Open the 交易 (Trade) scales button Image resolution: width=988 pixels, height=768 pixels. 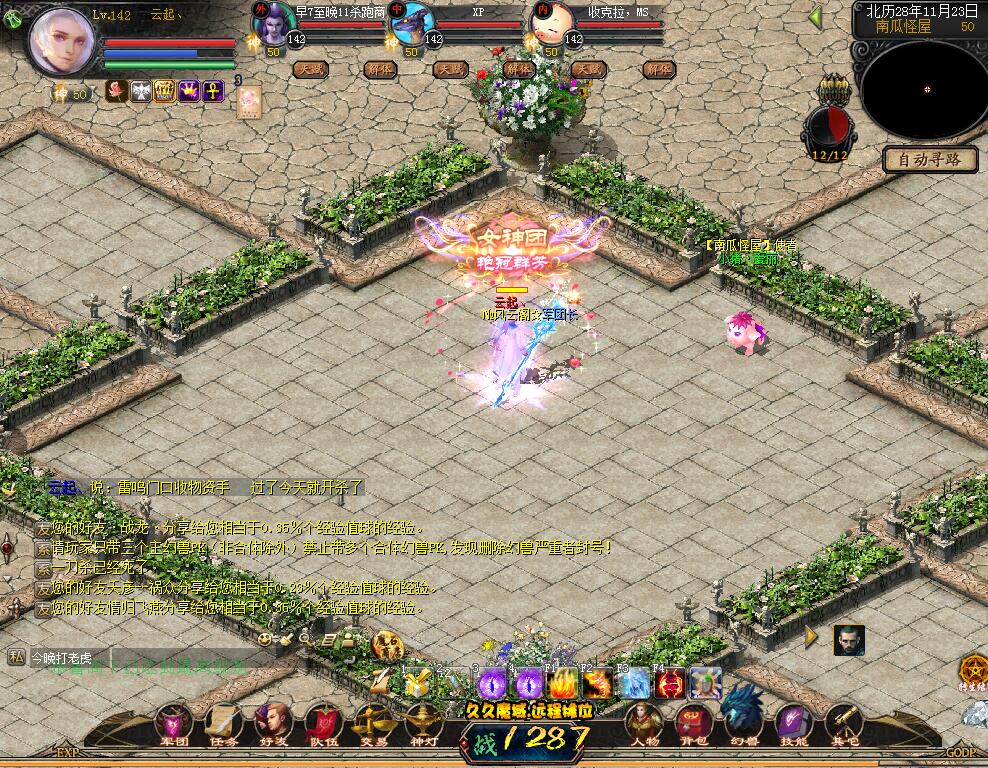click(373, 723)
